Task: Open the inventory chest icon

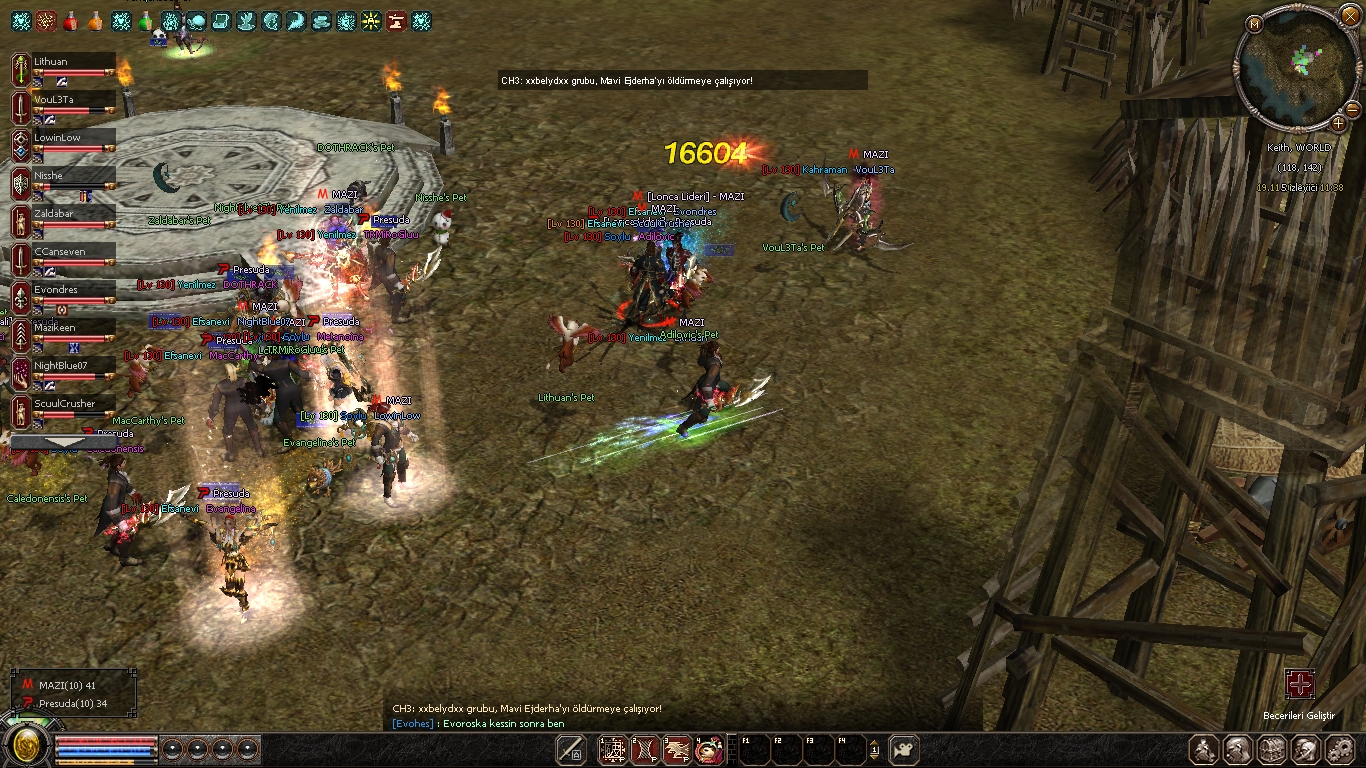Action: click(1272, 749)
